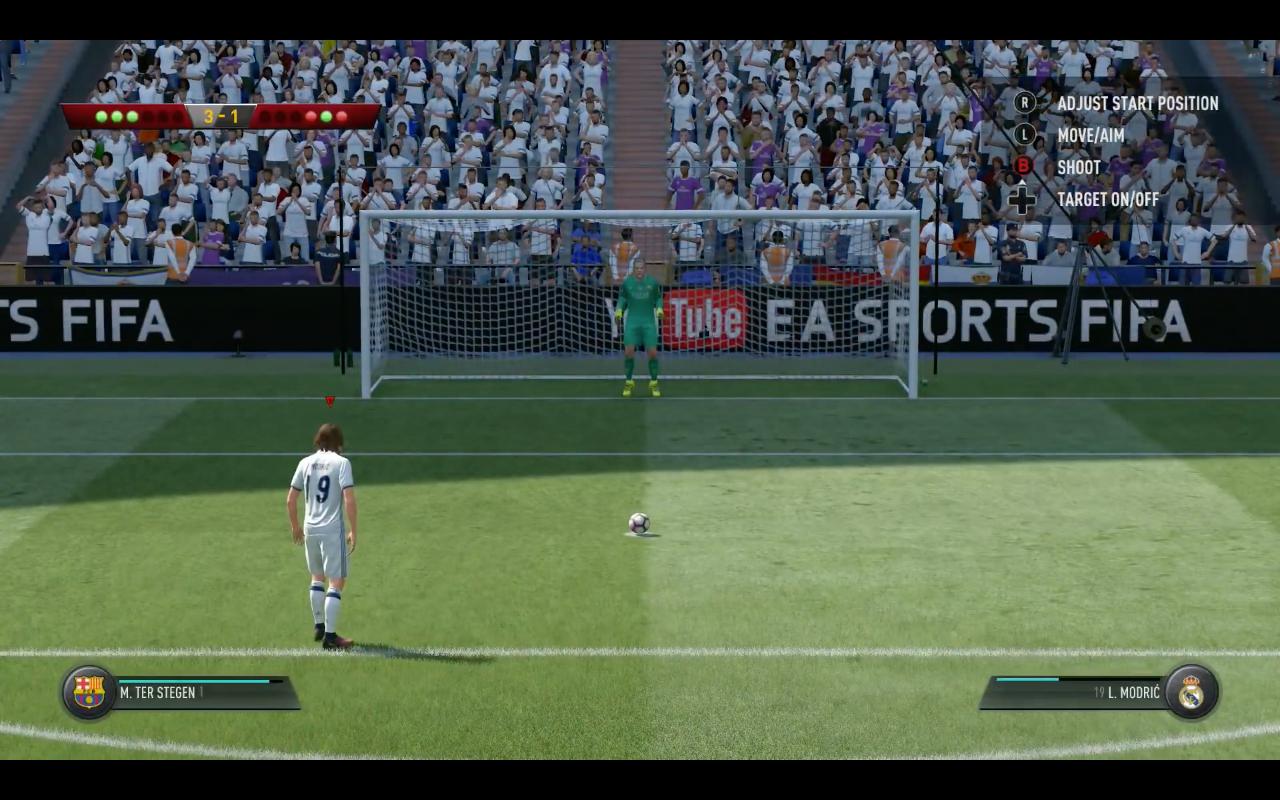Click the R button icon for Adjust Start Position
This screenshot has height=800, width=1280.
[x=1024, y=104]
